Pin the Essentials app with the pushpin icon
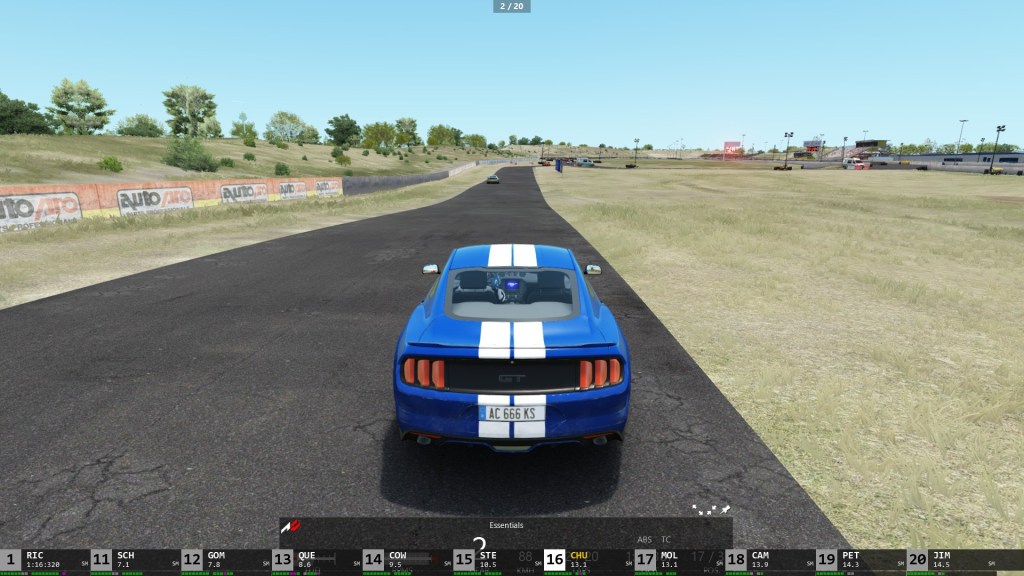The height and width of the screenshot is (576, 1024). pyautogui.click(x=725, y=509)
